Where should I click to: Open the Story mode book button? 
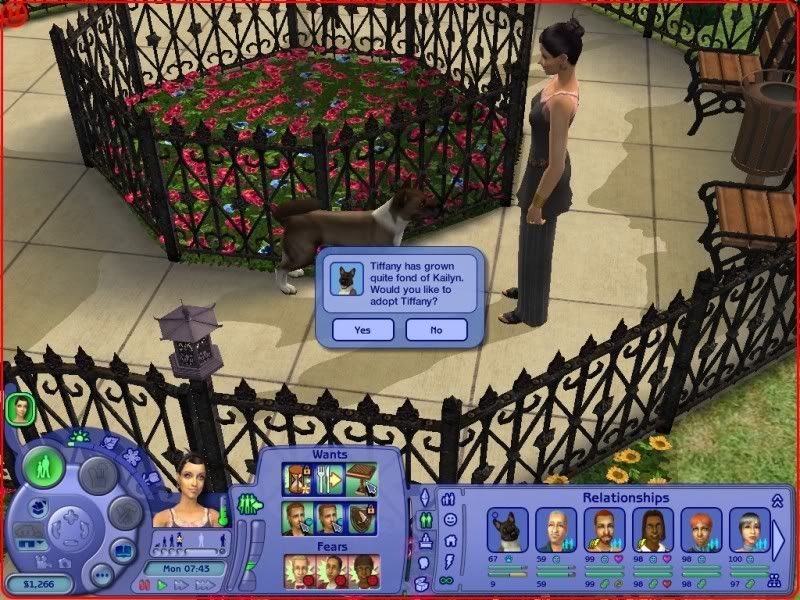click(123, 550)
